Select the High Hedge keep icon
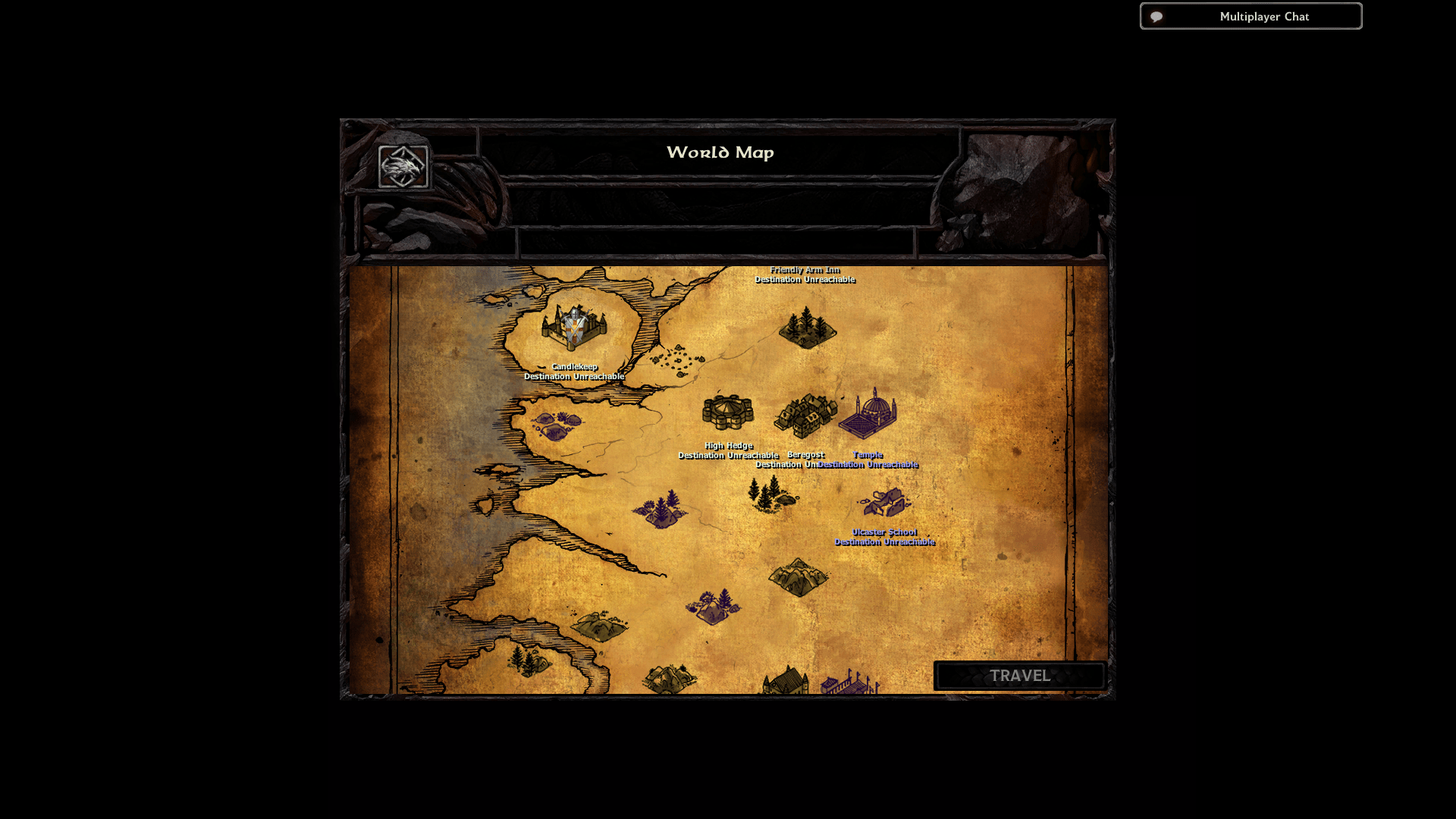 click(726, 412)
